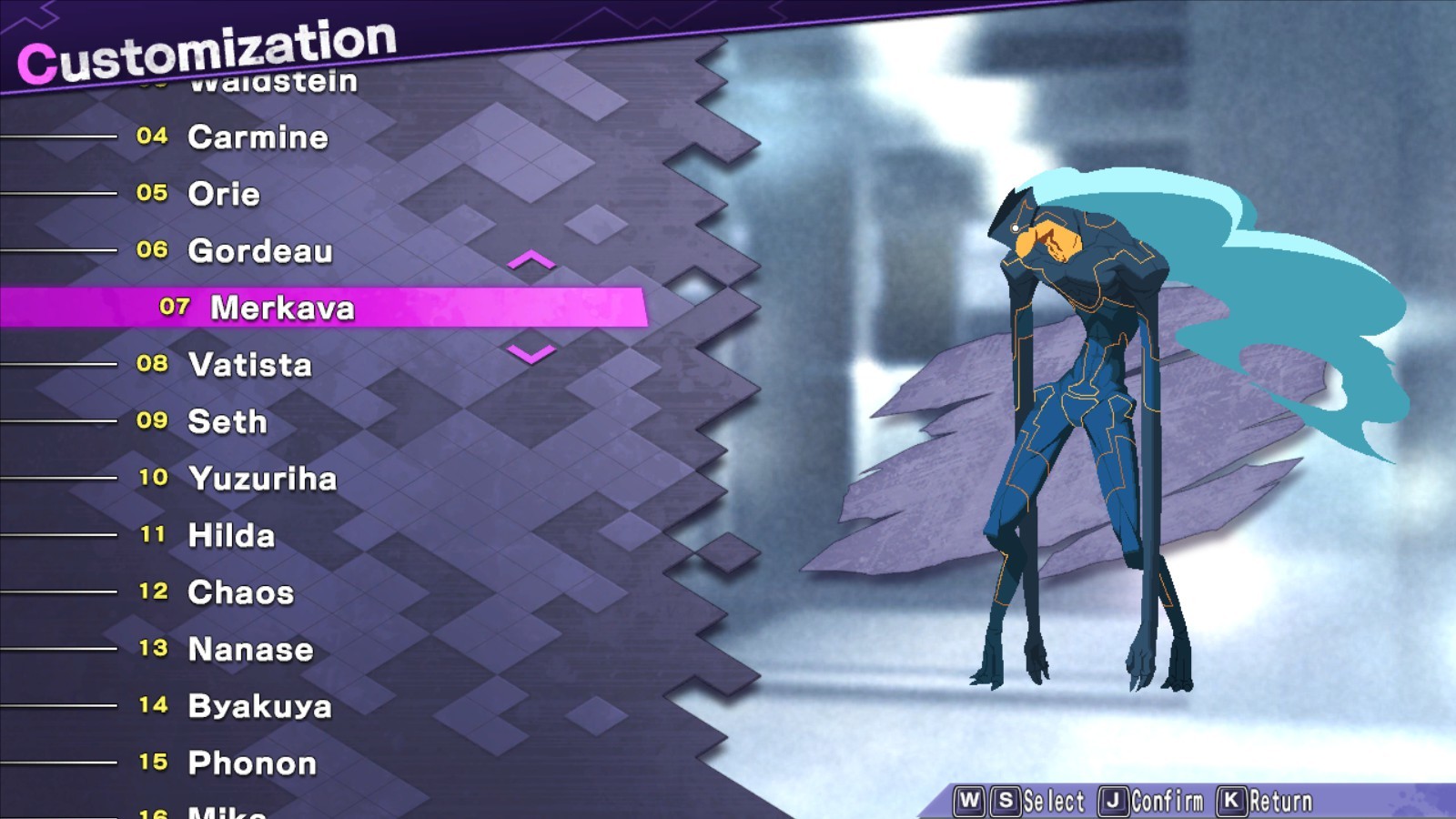Viewport: 1456px width, 819px height.
Task: Click the Select label in the key hints
Action: pyautogui.click(x=1054, y=801)
